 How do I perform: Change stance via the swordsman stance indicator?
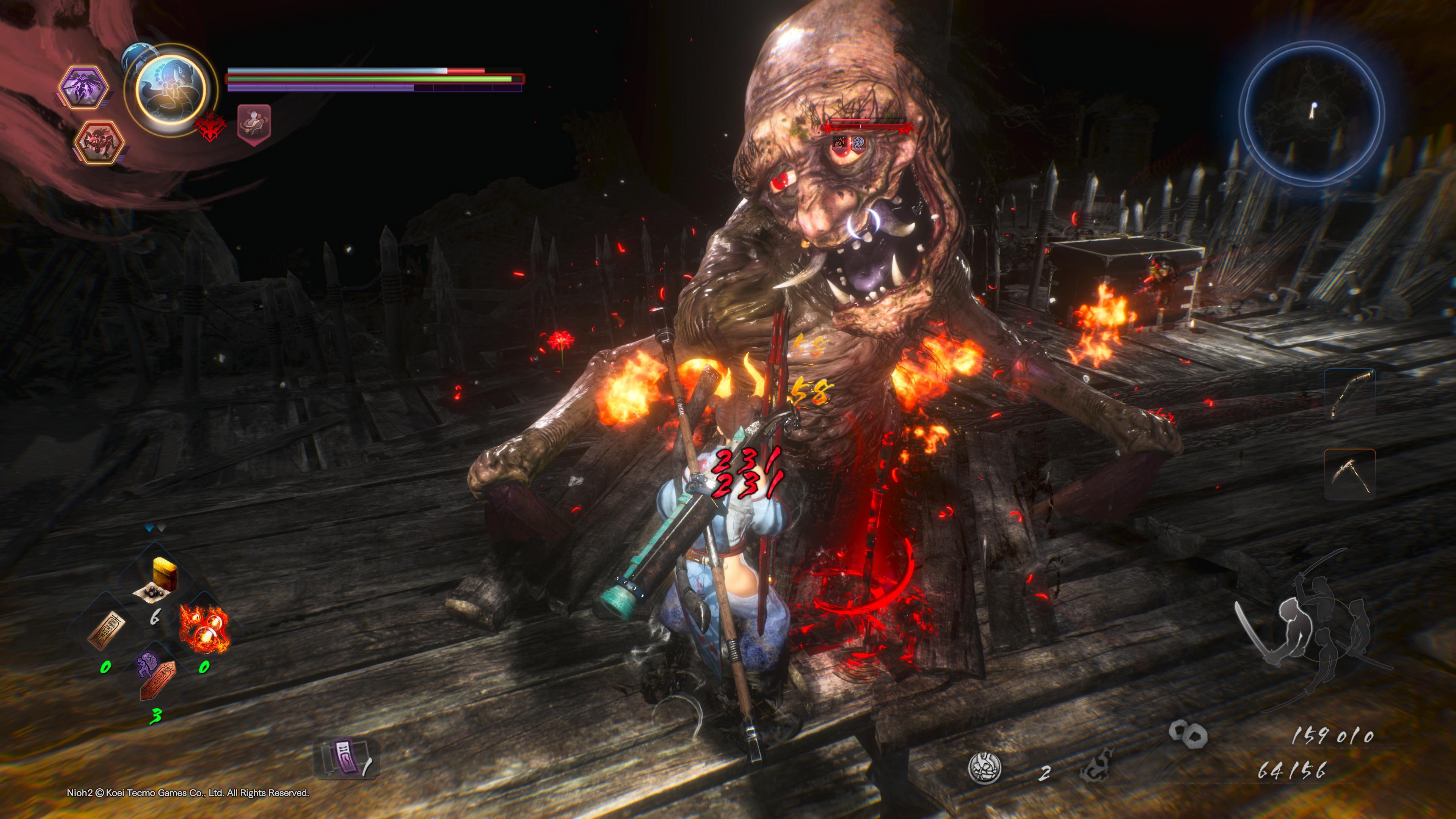1311,628
